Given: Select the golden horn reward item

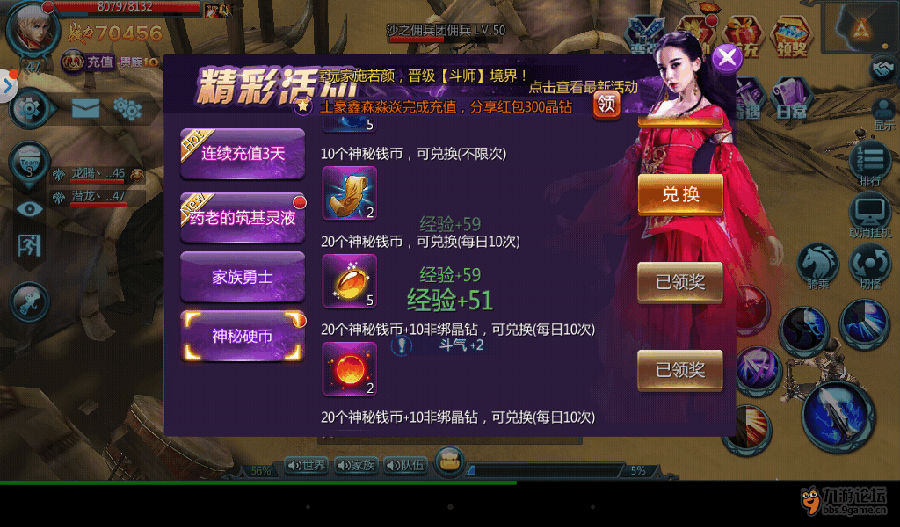Looking at the screenshot, I should (x=349, y=193).
